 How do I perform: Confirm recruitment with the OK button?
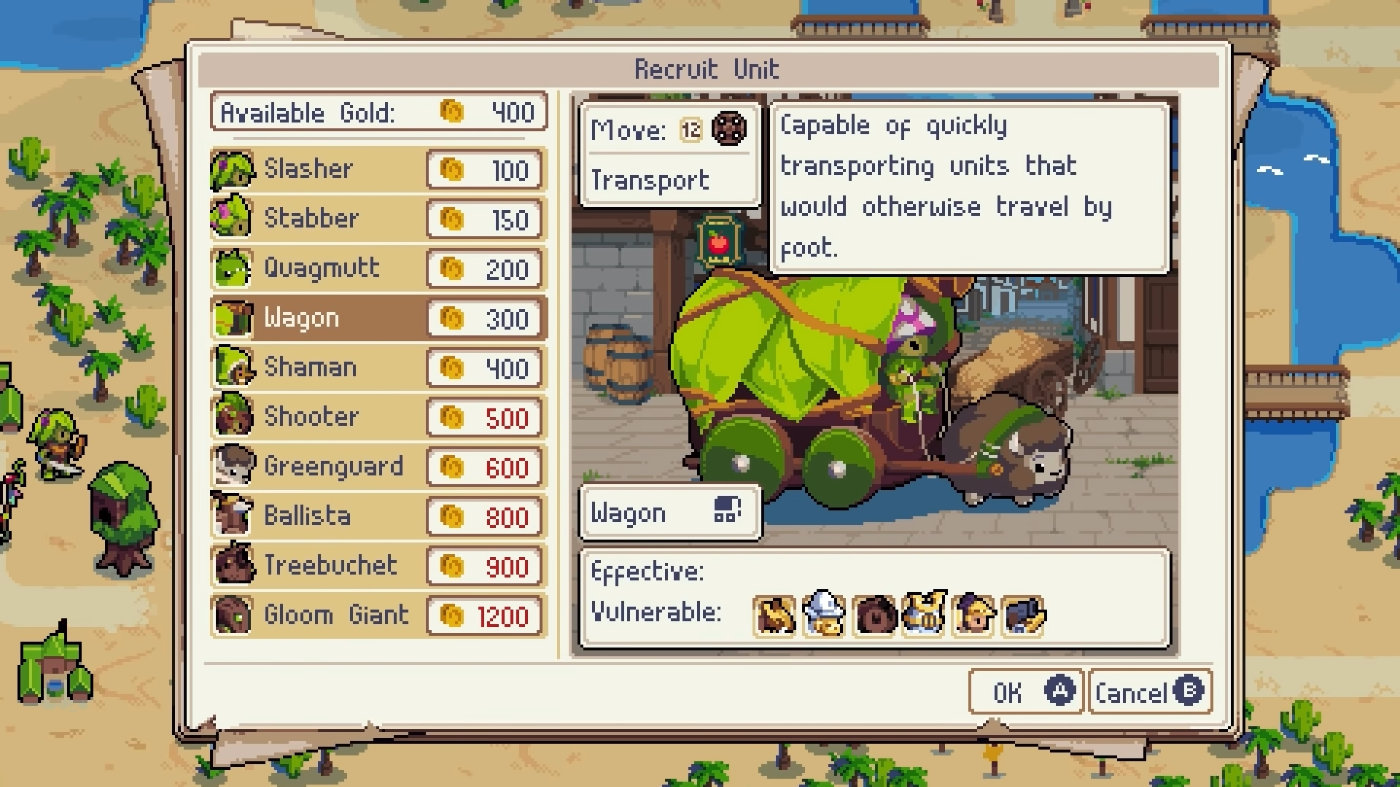(1026, 692)
